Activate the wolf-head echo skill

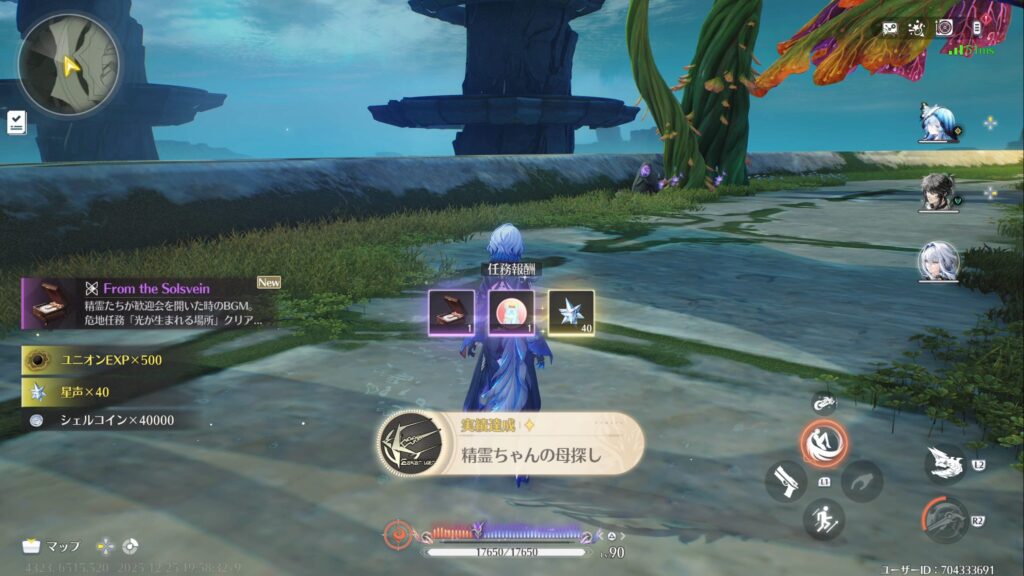point(945,463)
